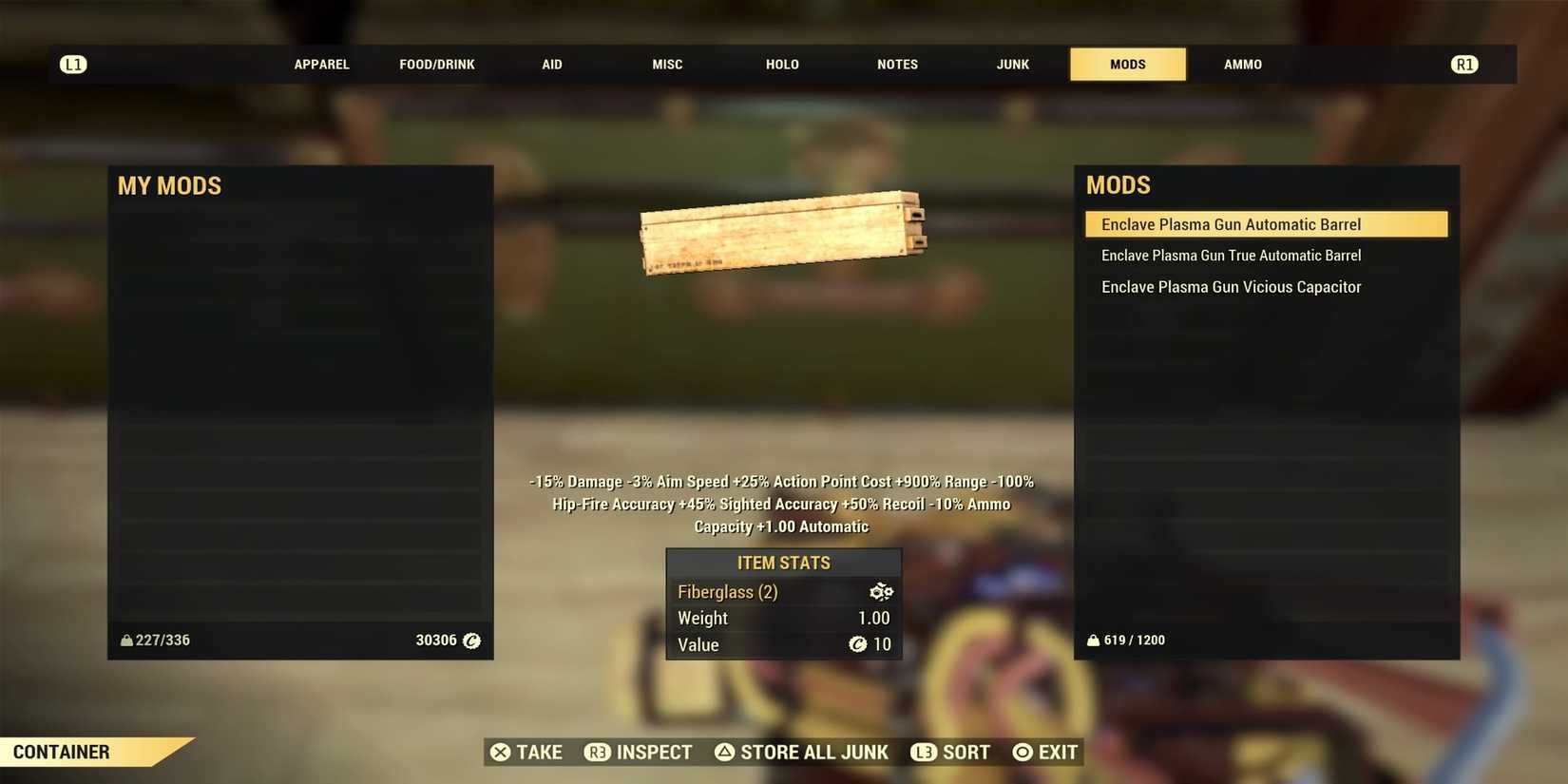
Task: Switch to the JUNK tab
Action: [1011, 64]
